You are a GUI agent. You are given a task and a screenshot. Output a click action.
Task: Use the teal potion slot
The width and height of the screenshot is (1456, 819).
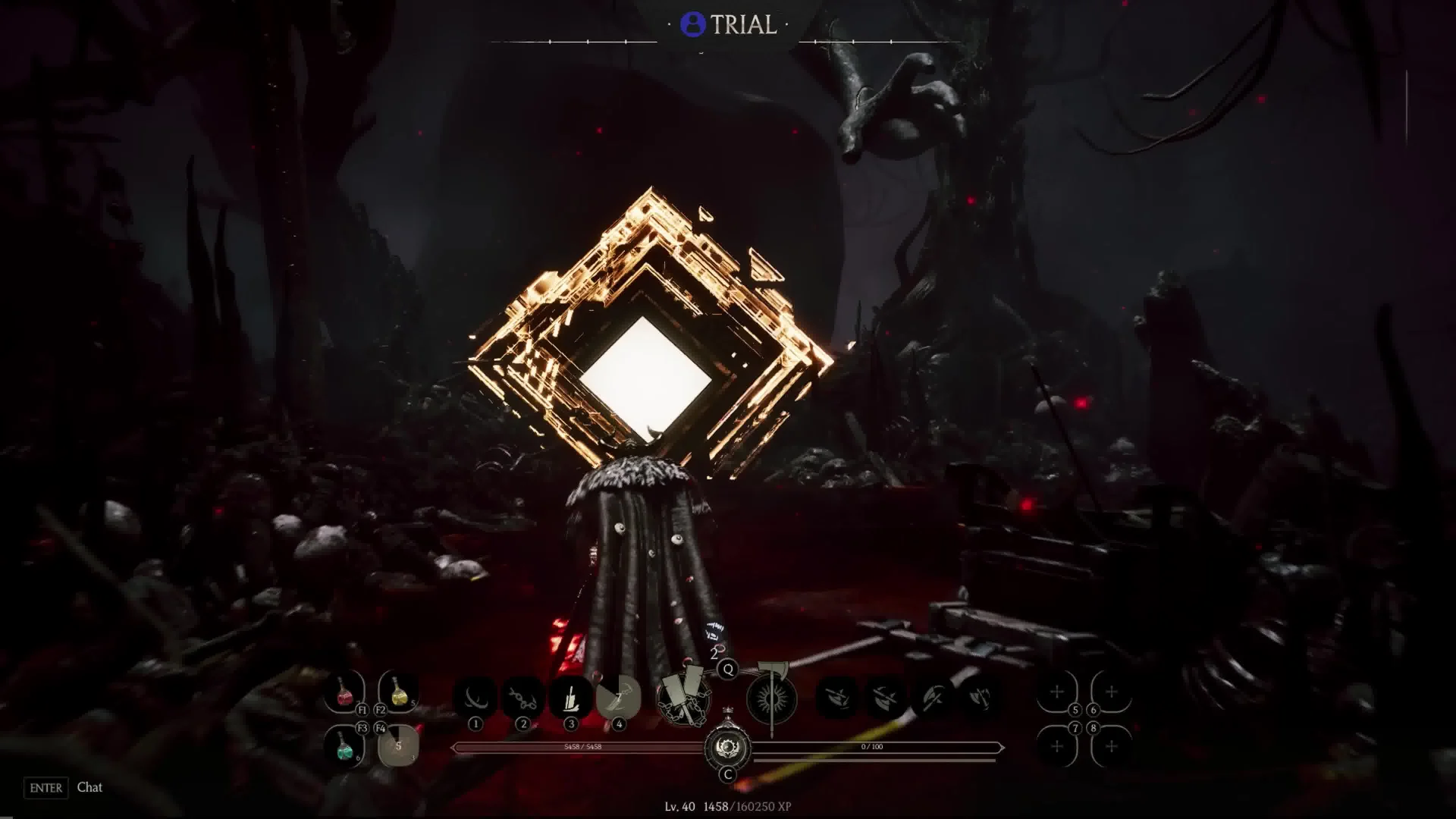[344, 746]
